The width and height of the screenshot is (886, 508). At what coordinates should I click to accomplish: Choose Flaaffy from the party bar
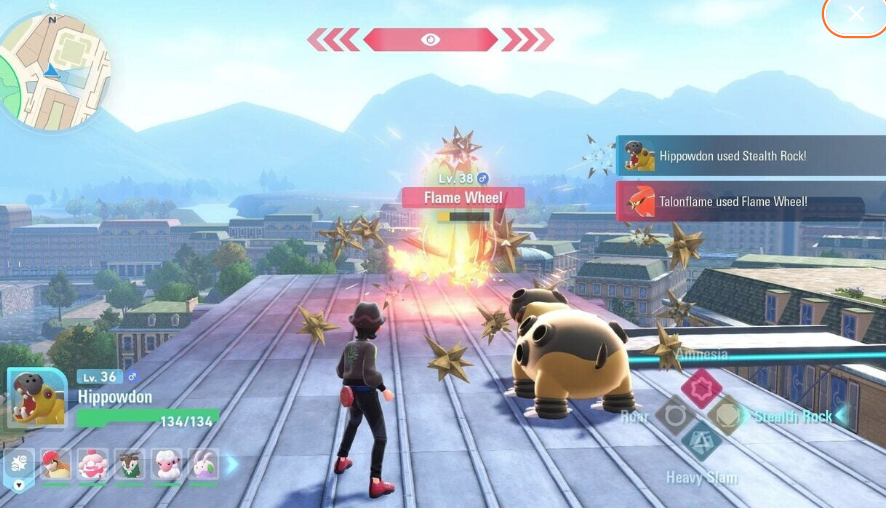(167, 465)
